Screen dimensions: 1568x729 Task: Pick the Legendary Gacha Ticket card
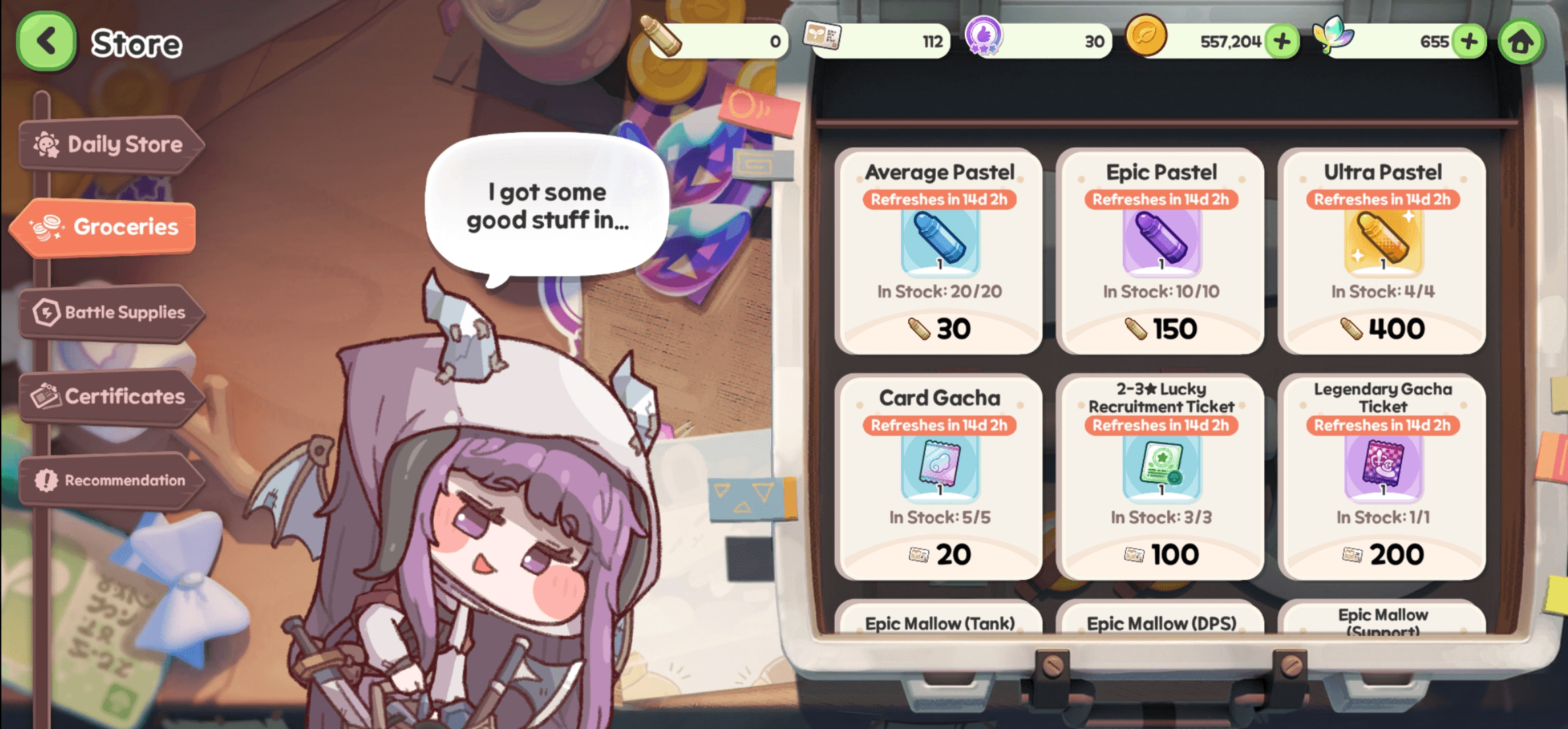pyautogui.click(x=1382, y=477)
